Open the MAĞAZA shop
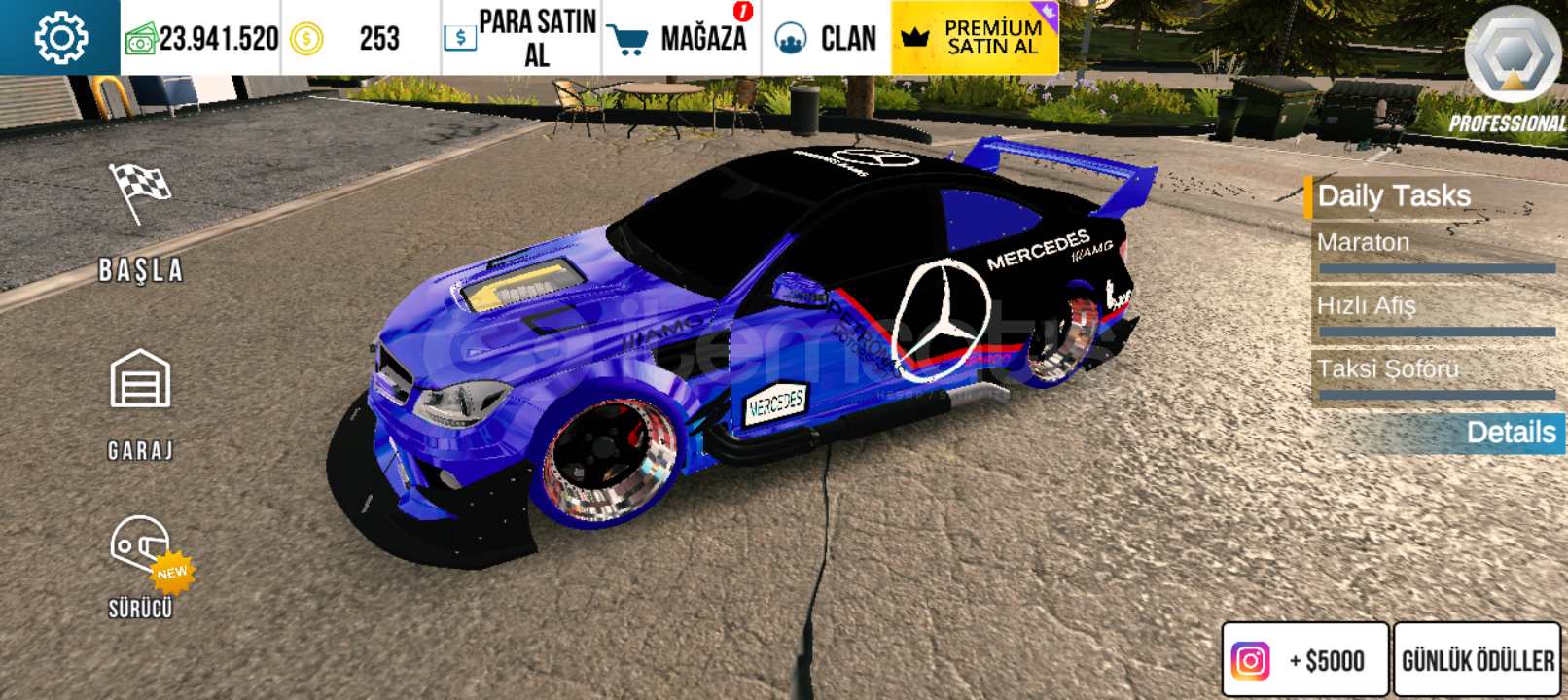The height and width of the screenshot is (700, 1568). click(681, 38)
